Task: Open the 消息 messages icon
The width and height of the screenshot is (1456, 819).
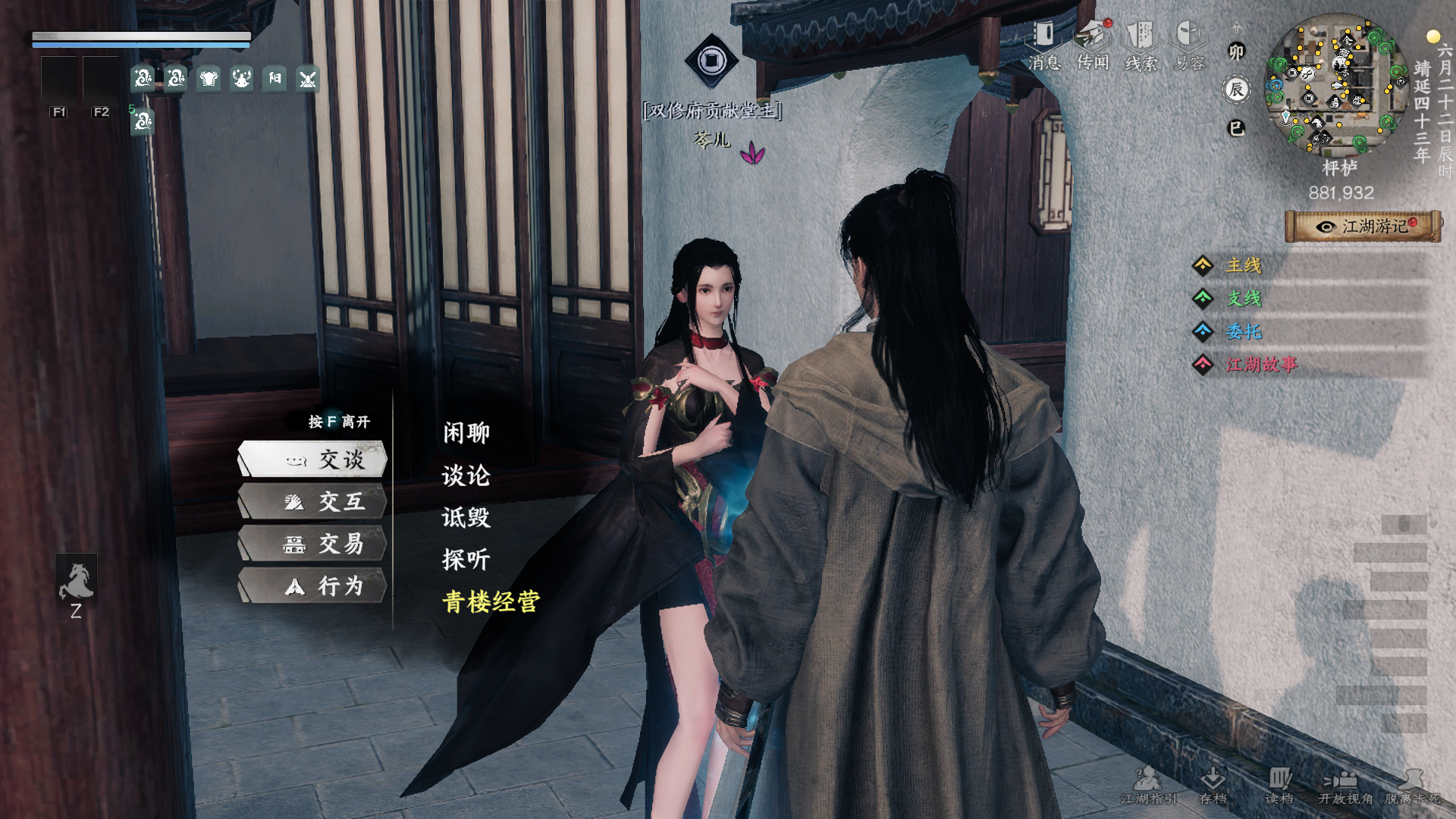Action: click(x=1044, y=44)
